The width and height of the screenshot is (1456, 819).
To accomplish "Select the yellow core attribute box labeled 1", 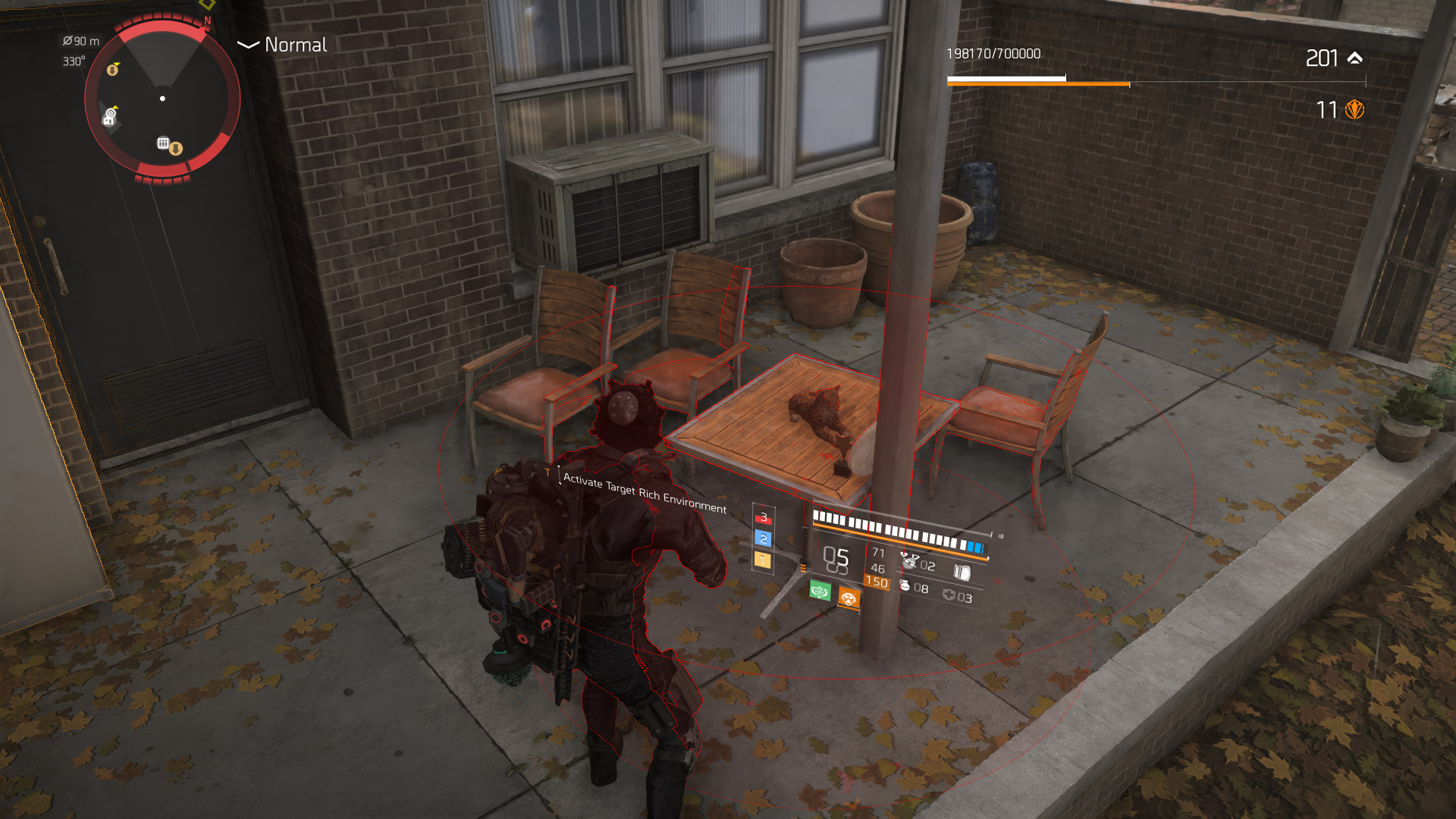I will (x=763, y=560).
